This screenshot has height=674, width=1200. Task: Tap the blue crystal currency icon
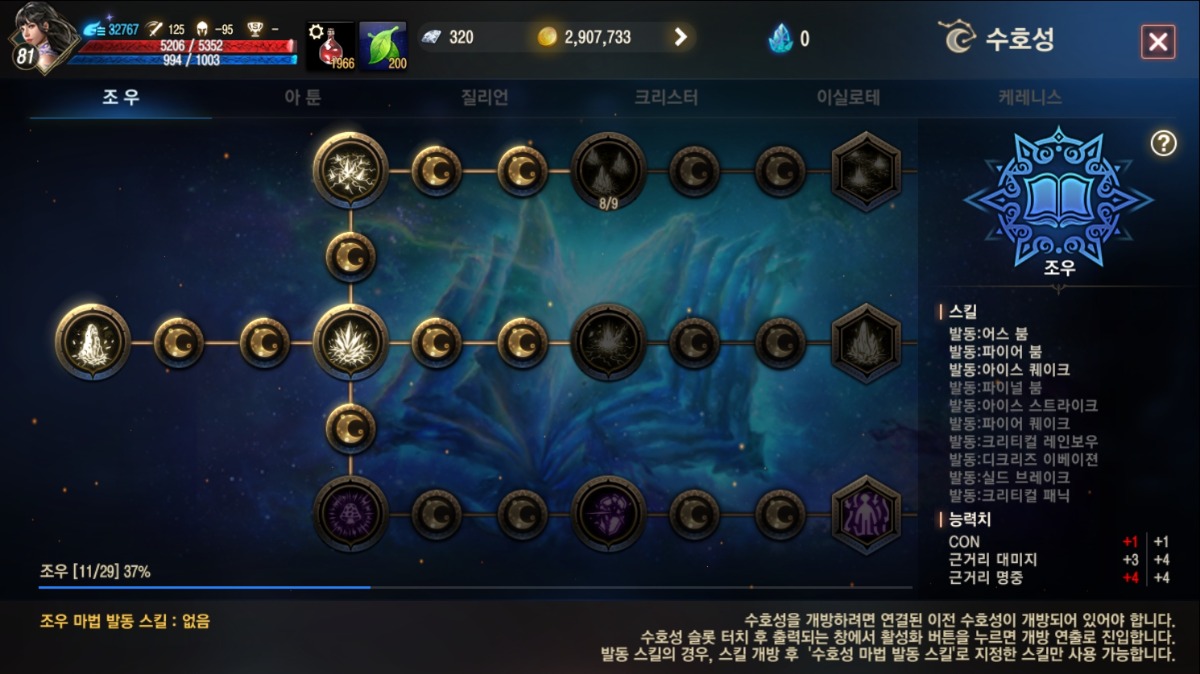pos(780,38)
